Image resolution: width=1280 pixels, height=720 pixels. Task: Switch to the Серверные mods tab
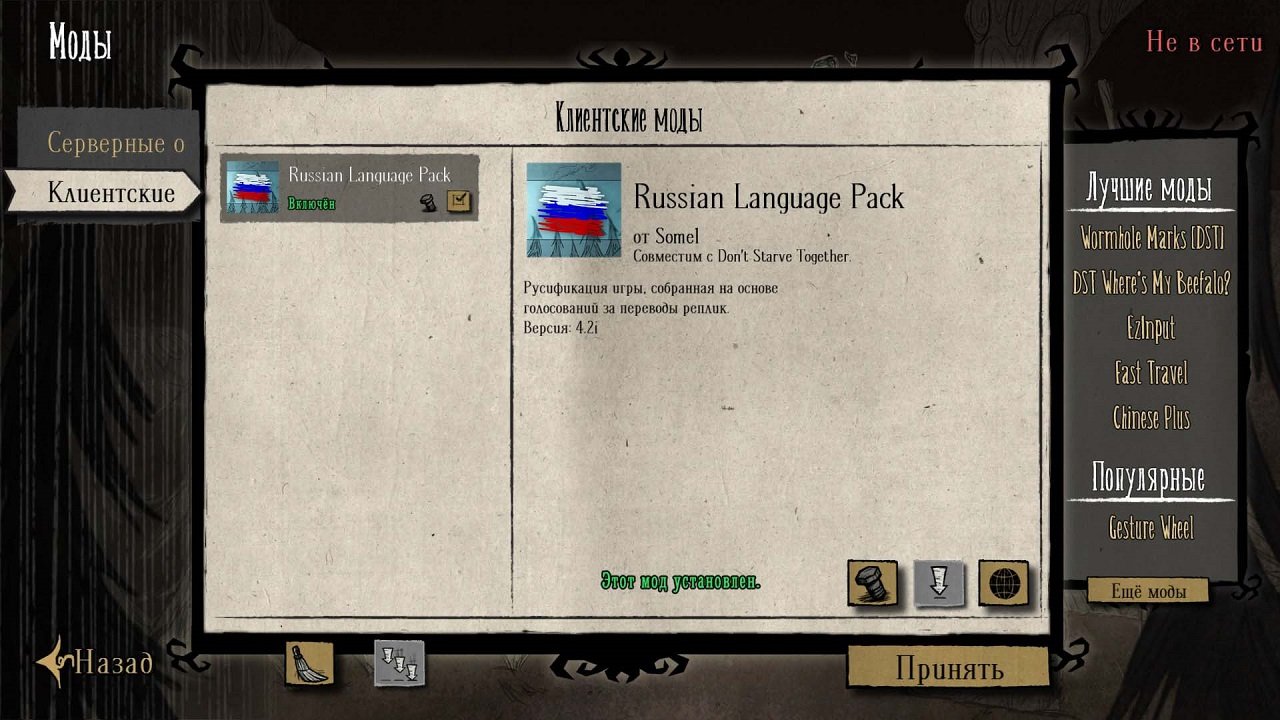pos(115,144)
